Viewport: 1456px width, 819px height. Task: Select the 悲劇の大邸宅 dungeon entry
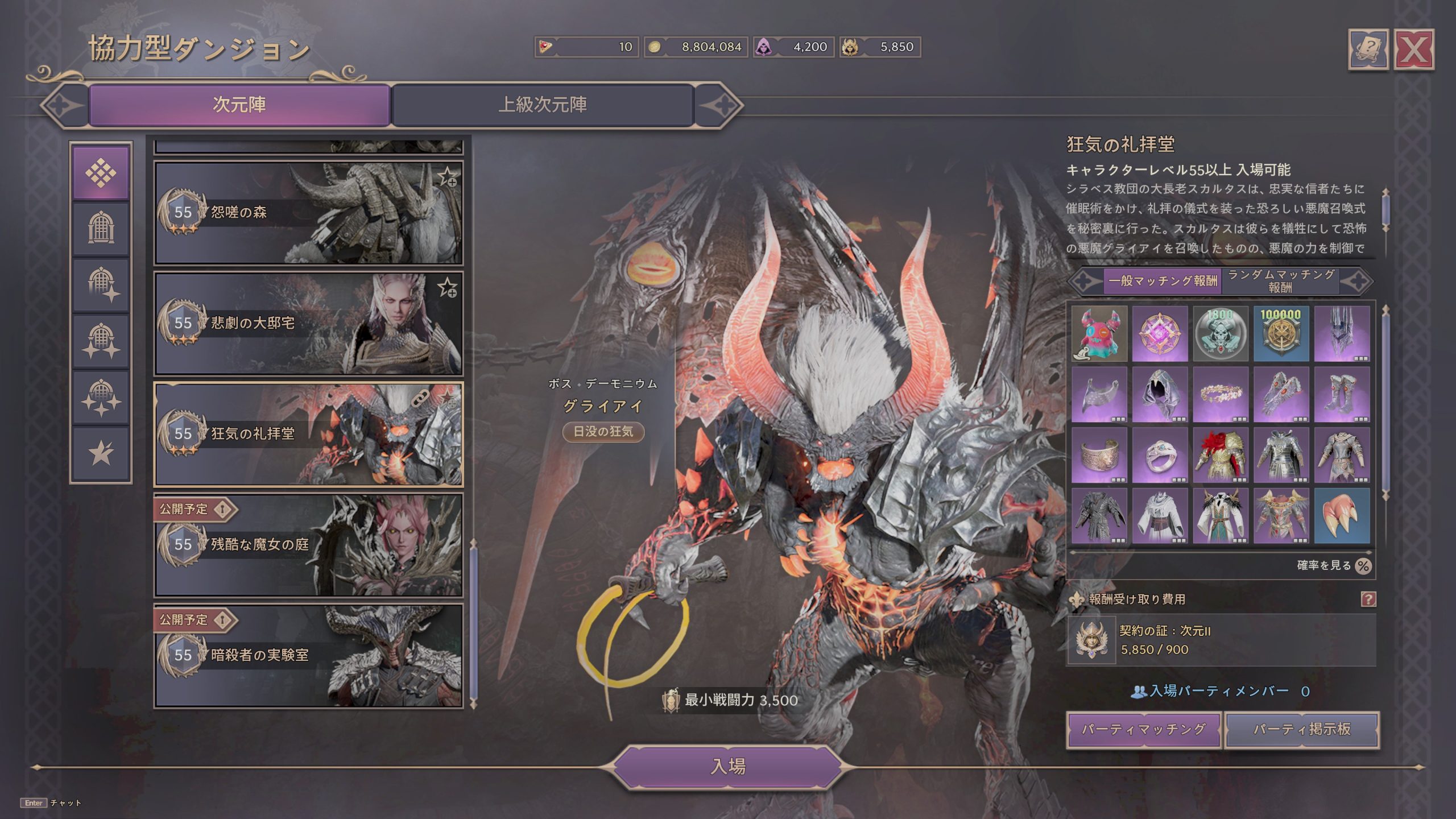308,323
